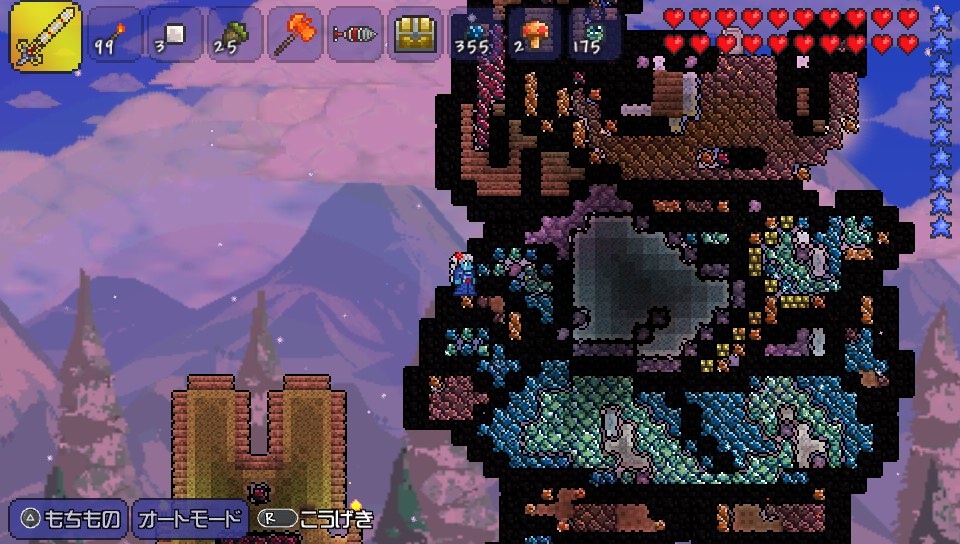This screenshot has width=960, height=544.
Task: Choose the blue item stack of 355
Action: coord(472,35)
